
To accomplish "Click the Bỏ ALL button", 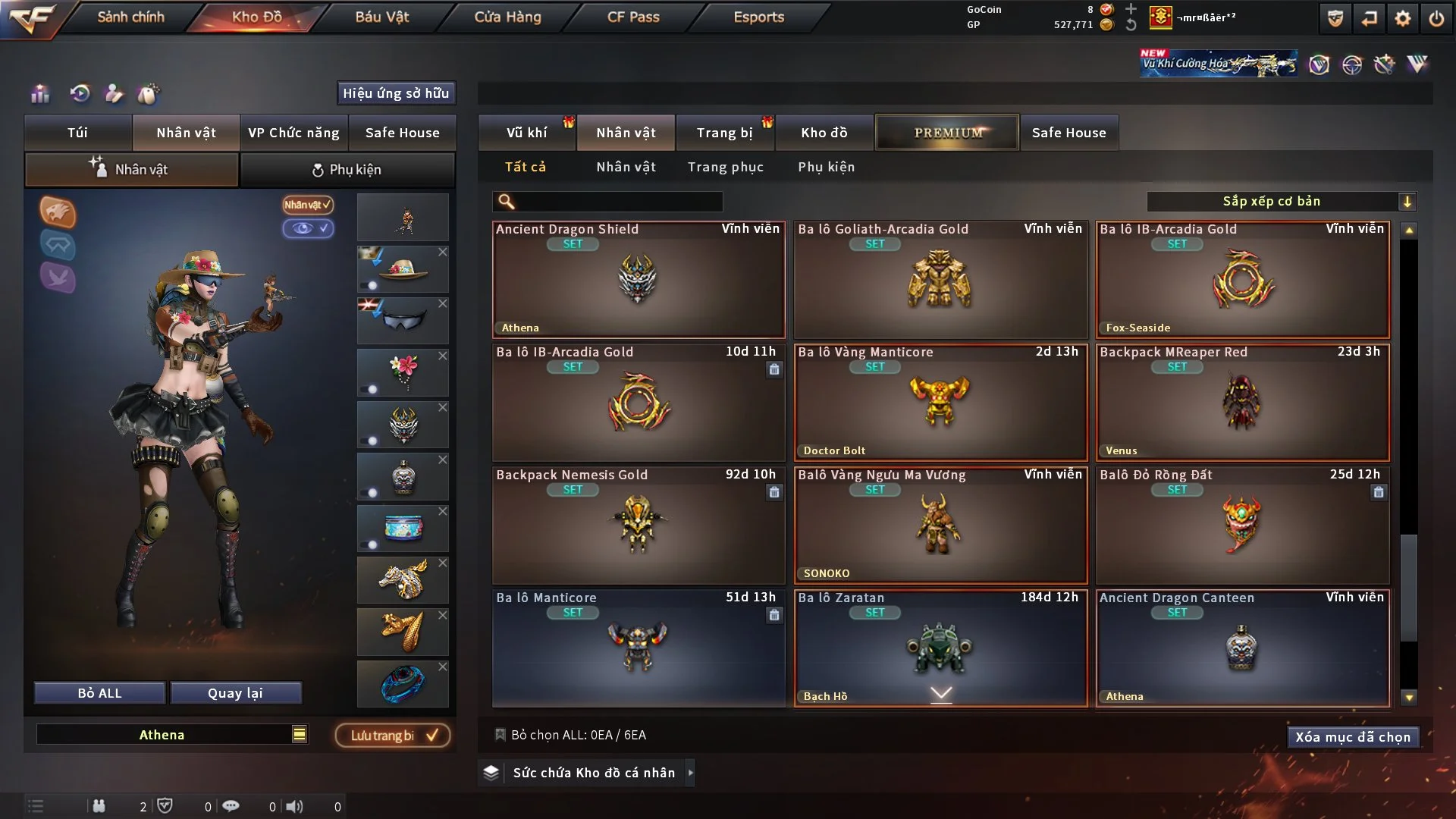I will click(x=99, y=693).
